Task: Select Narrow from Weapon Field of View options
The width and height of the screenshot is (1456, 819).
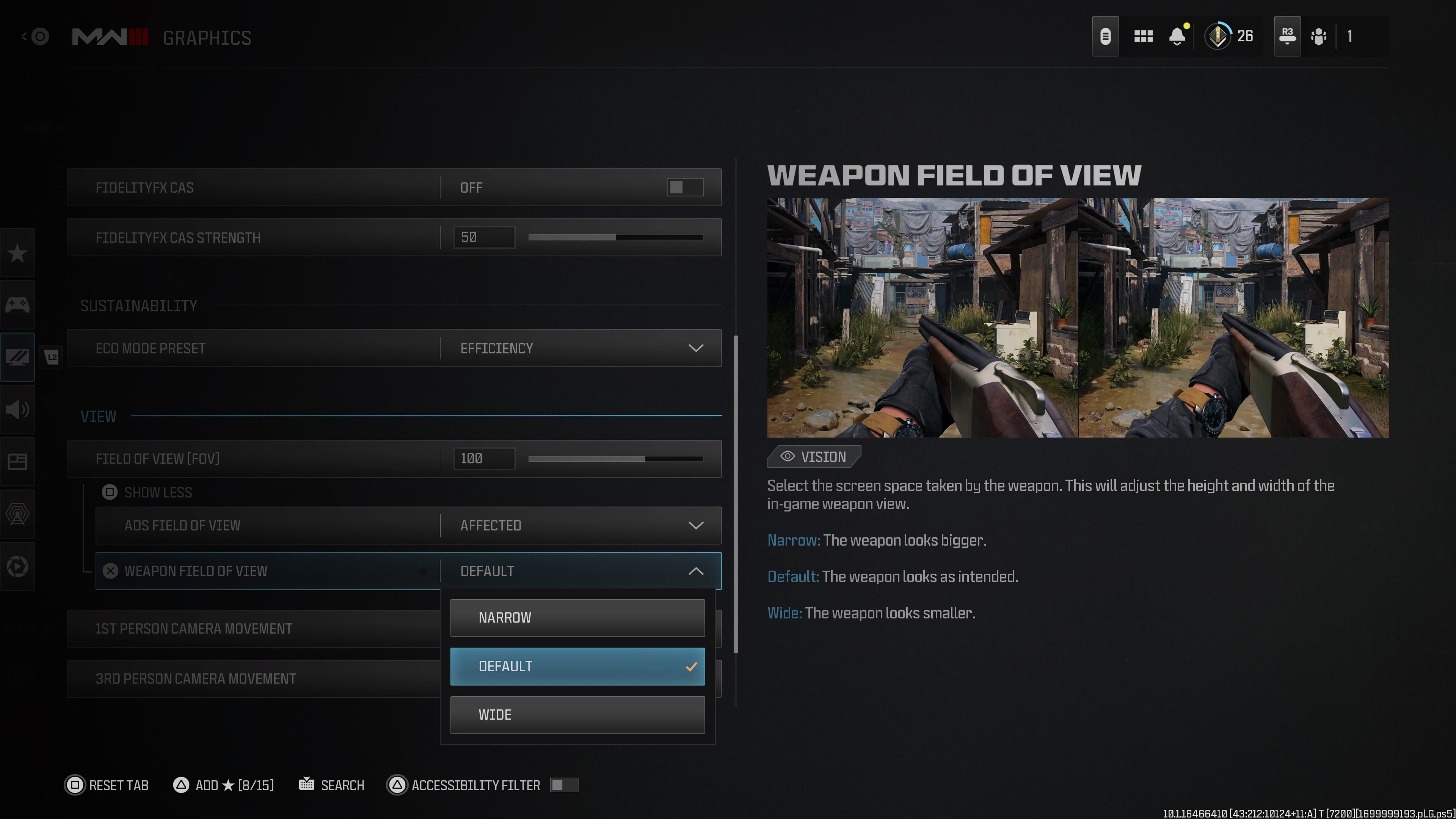Action: click(x=577, y=617)
